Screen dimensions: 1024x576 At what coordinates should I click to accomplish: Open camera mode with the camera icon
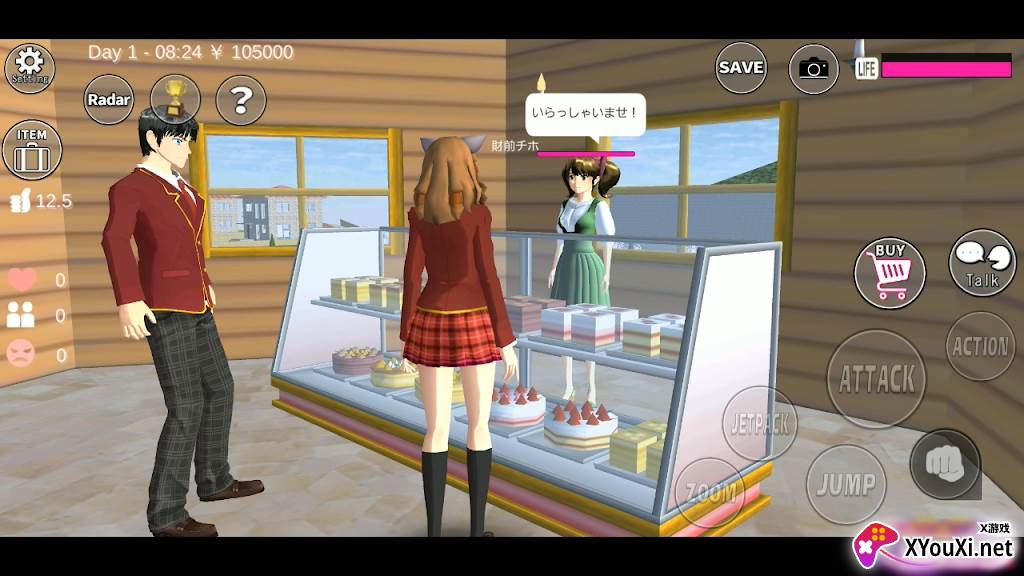click(x=814, y=68)
